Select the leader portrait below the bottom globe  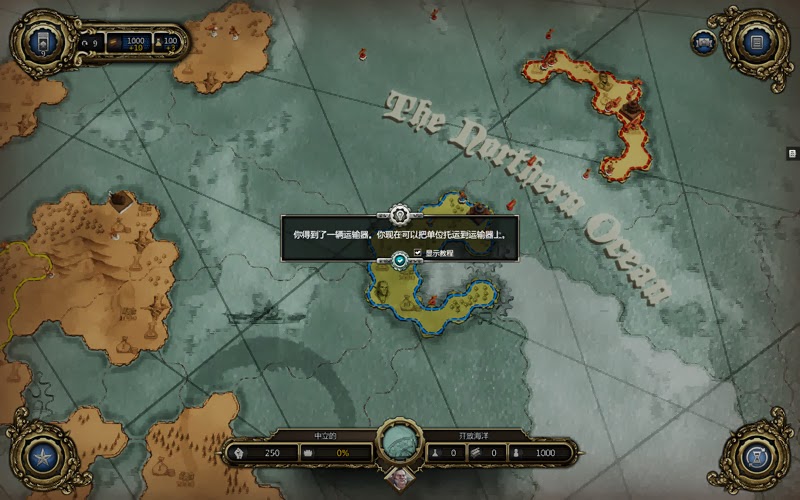pos(400,482)
